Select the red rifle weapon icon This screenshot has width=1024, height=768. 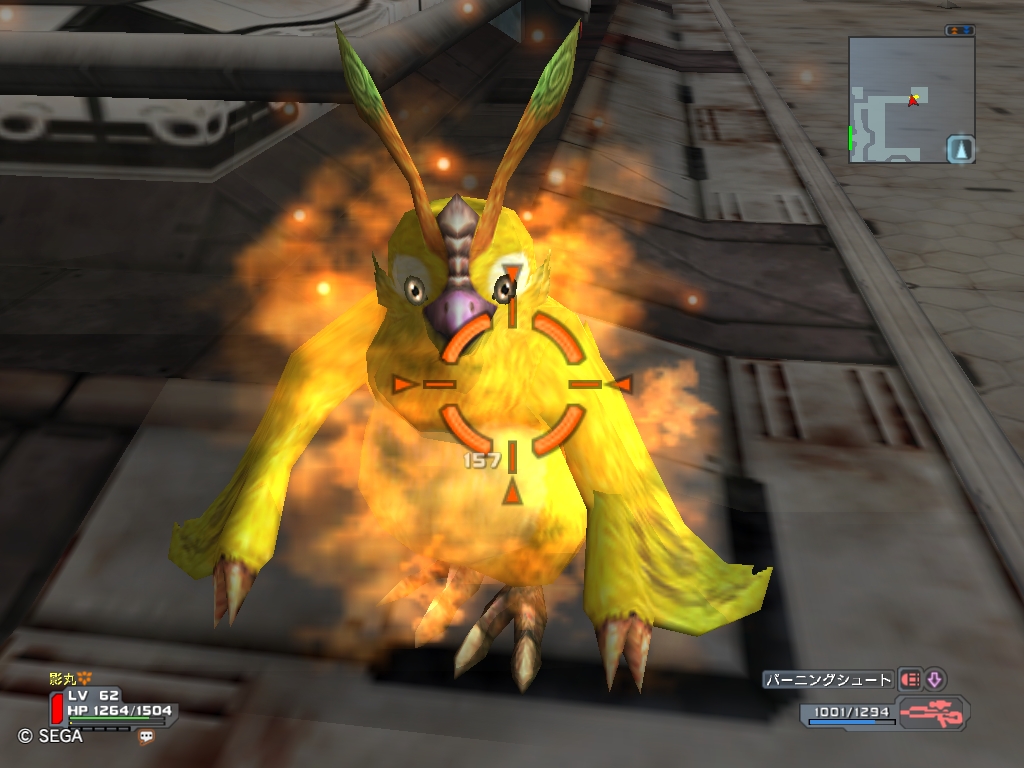click(x=932, y=714)
